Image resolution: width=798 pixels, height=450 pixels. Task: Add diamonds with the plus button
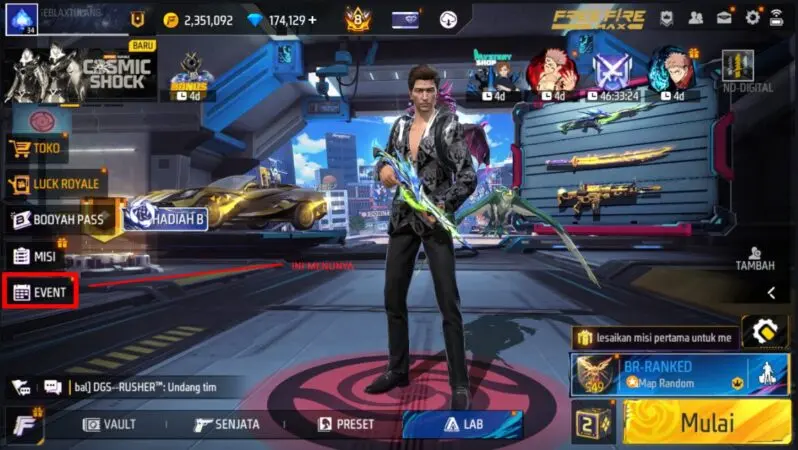click(x=313, y=20)
